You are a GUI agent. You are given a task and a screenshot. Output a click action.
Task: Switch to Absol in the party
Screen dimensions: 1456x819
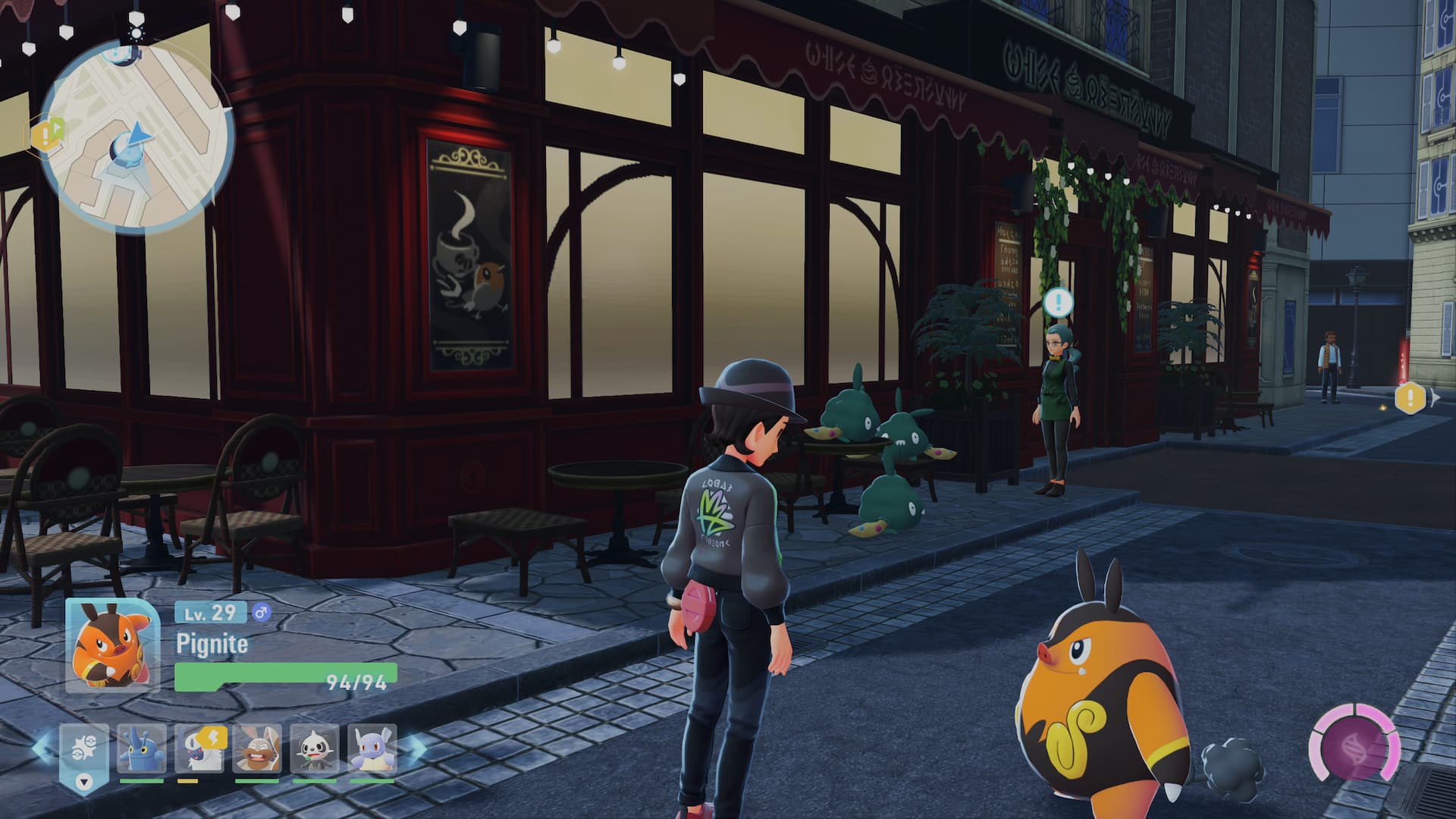[199, 749]
